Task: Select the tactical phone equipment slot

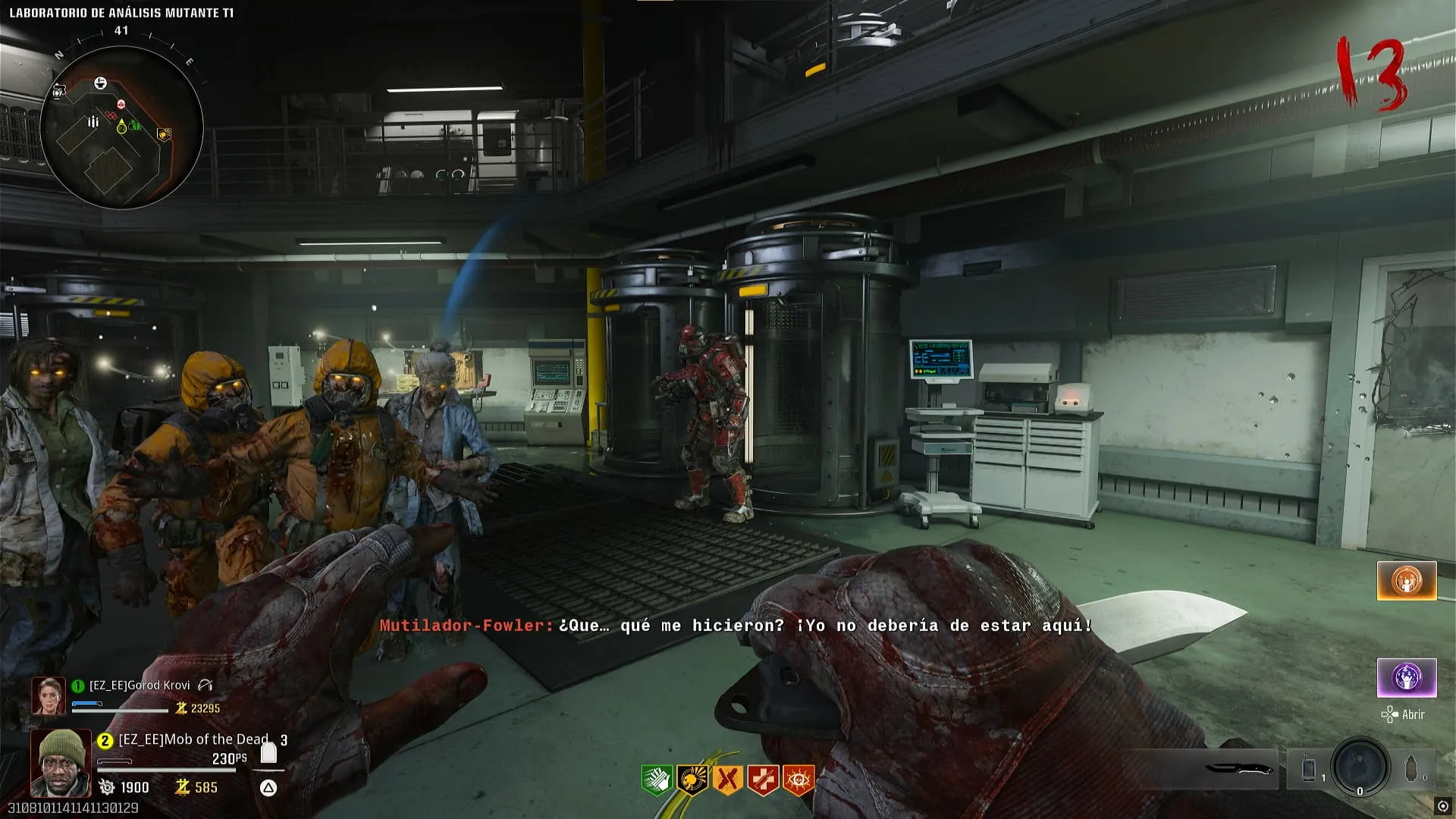Action: [x=1309, y=769]
